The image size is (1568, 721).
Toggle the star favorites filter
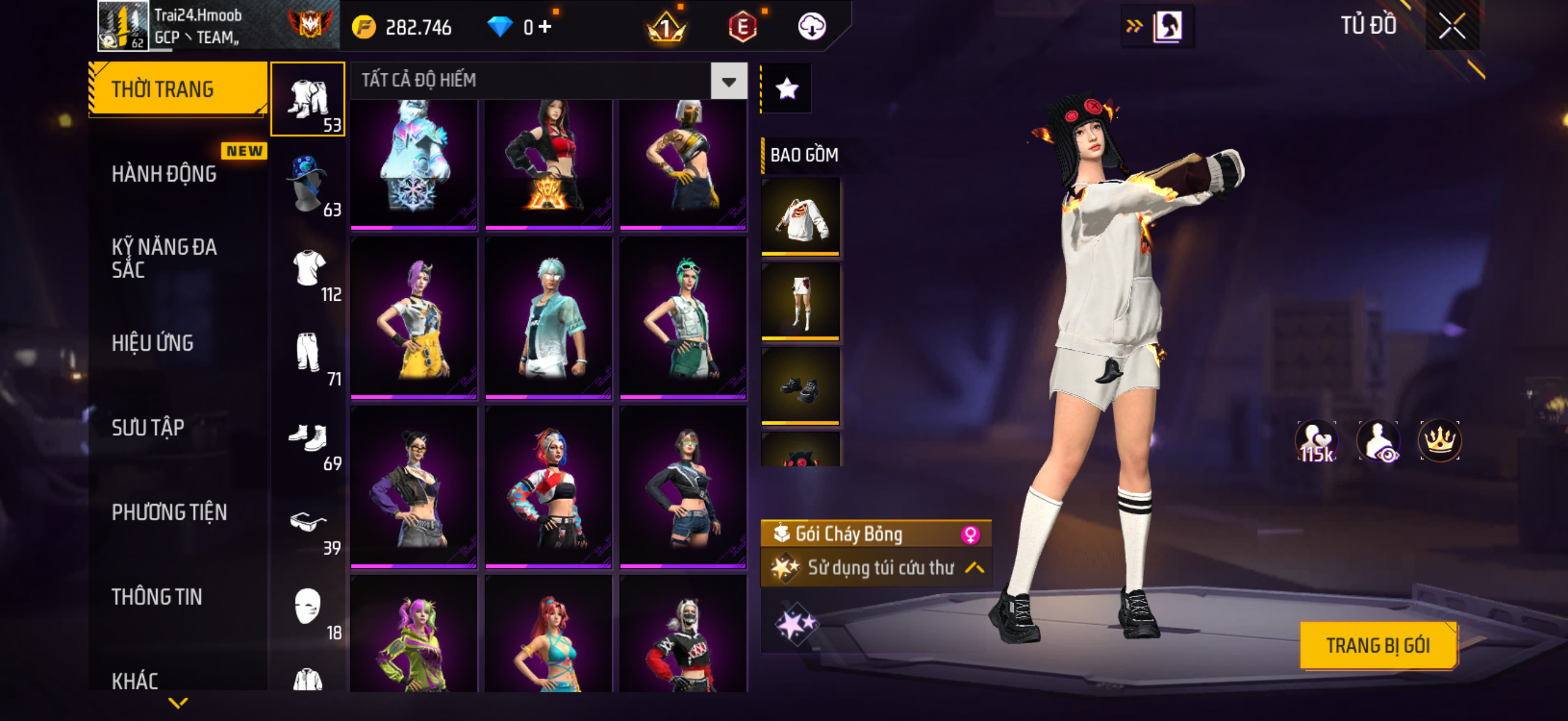(x=786, y=89)
